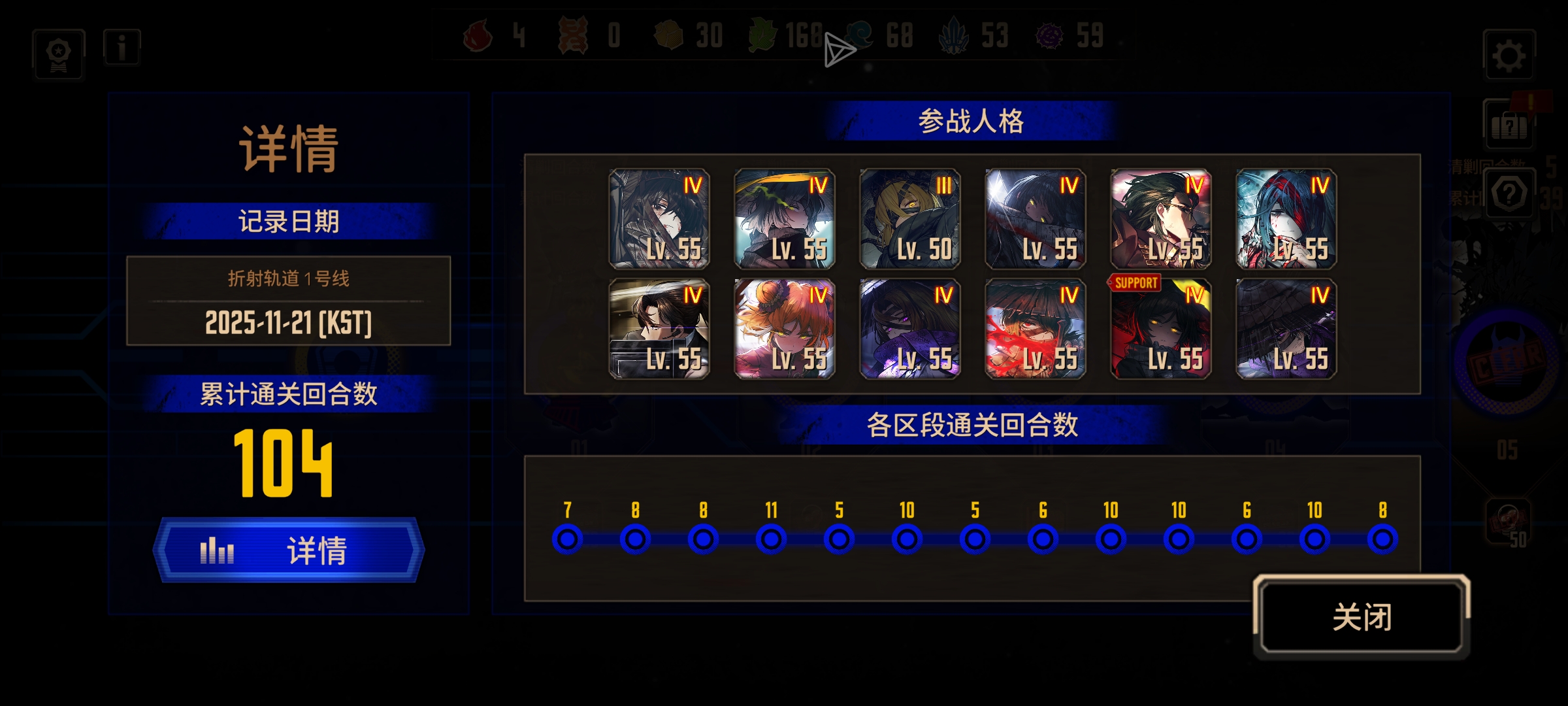Click the achievement medal icon at top-left
The width and height of the screenshot is (1568, 706).
[x=57, y=55]
